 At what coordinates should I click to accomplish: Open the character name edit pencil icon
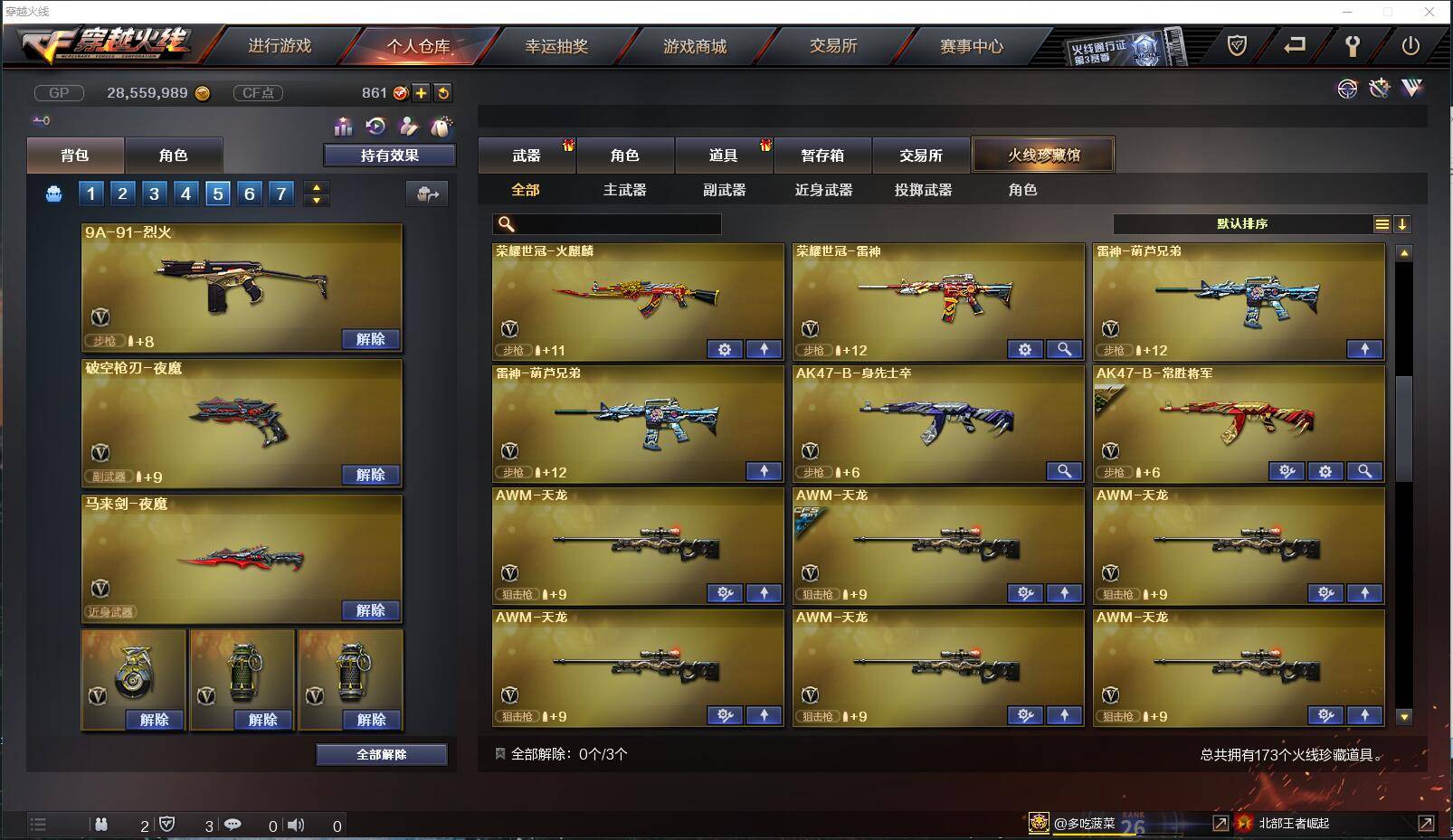coord(409,127)
